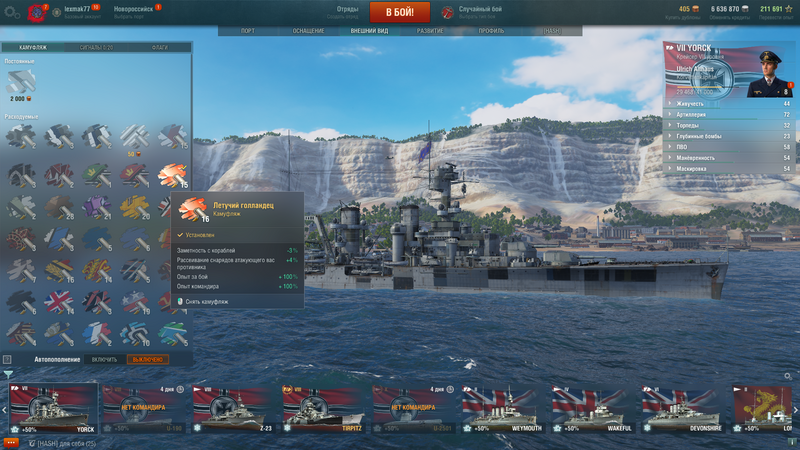This screenshot has width=800, height=450.
Task: Open the ПРОФИЛЬ tab
Action: point(491,31)
